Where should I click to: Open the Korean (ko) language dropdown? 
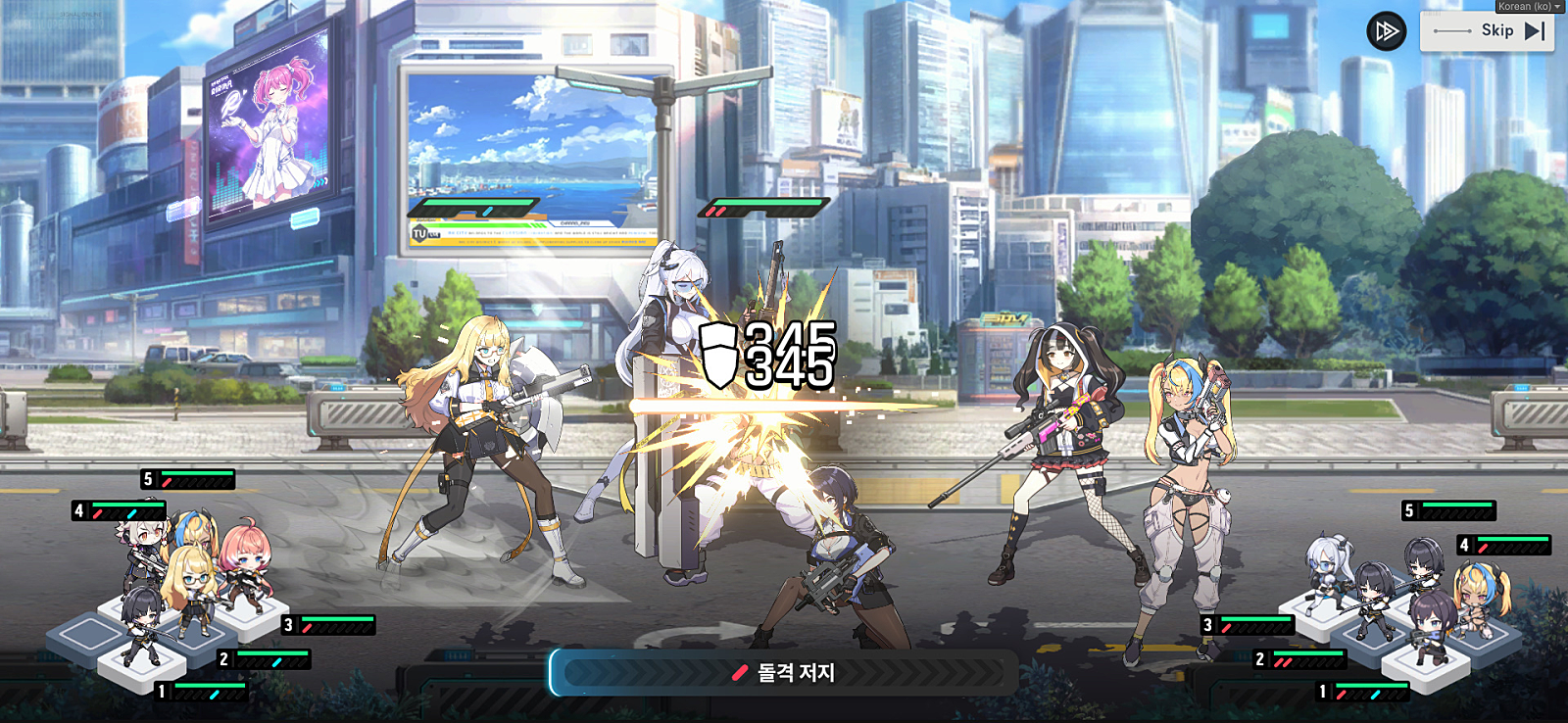pos(1529,6)
